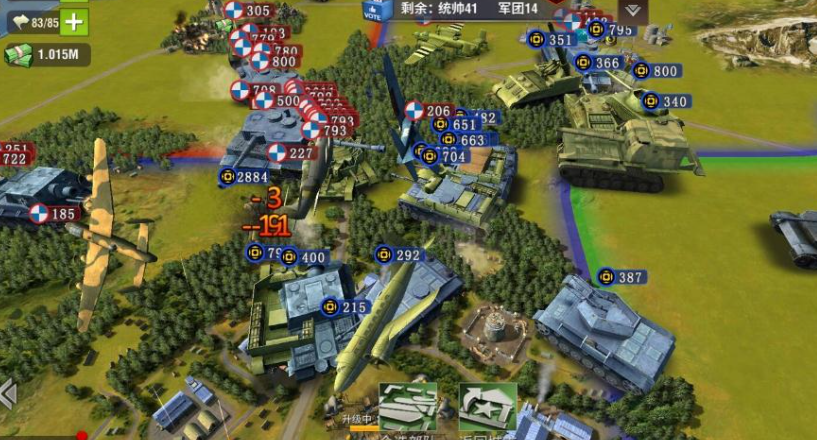Expand the remaining commanders dropdown arrow
The height and width of the screenshot is (440, 817).
[631, 10]
